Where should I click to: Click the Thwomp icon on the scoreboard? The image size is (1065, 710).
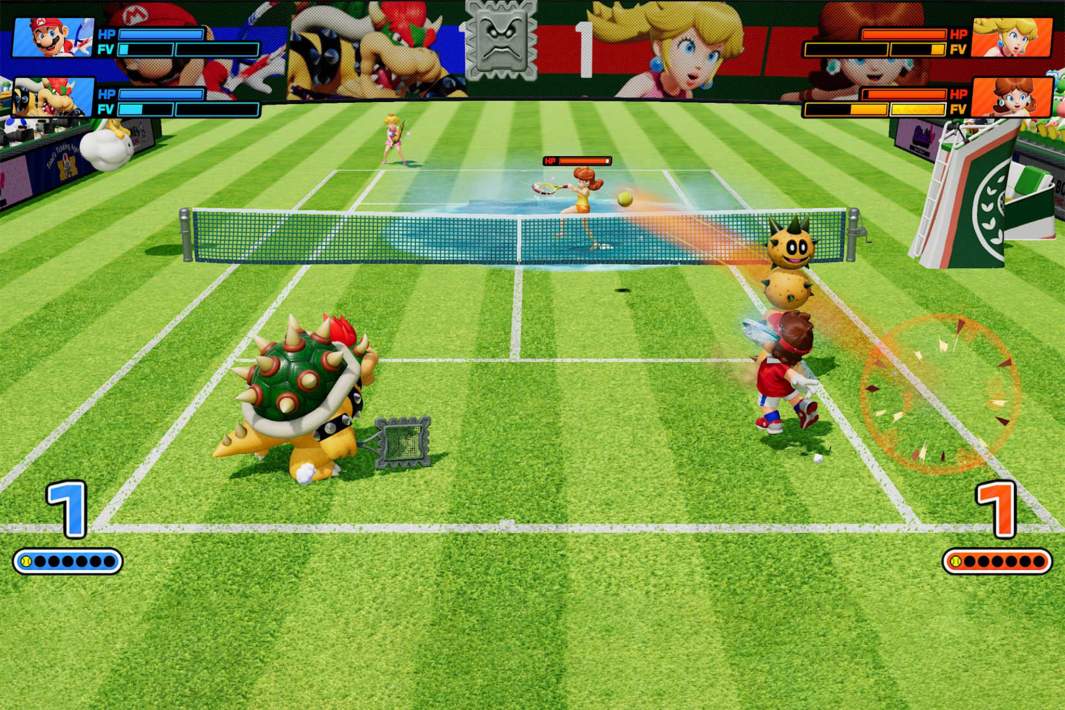pyautogui.click(x=501, y=39)
